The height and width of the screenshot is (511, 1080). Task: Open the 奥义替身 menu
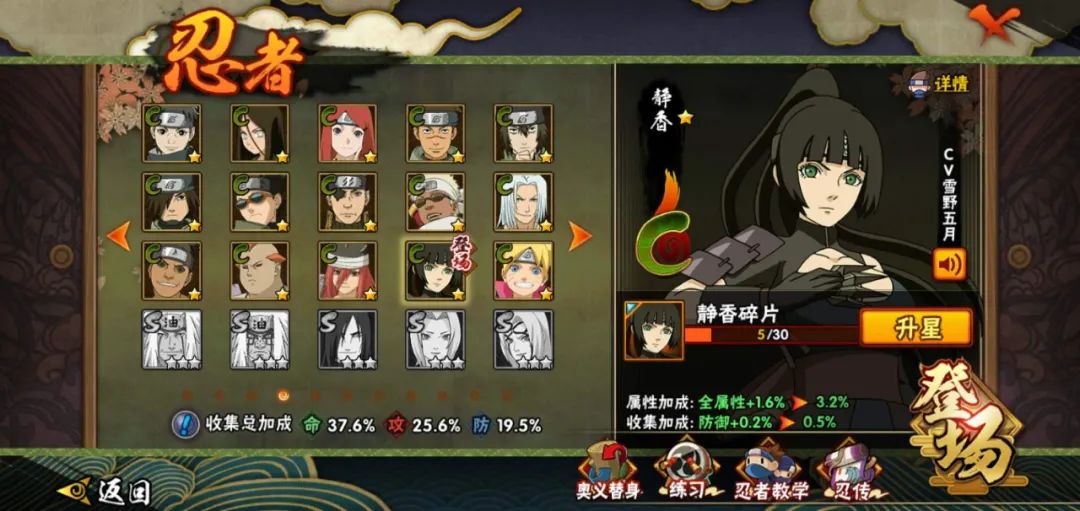pos(610,471)
